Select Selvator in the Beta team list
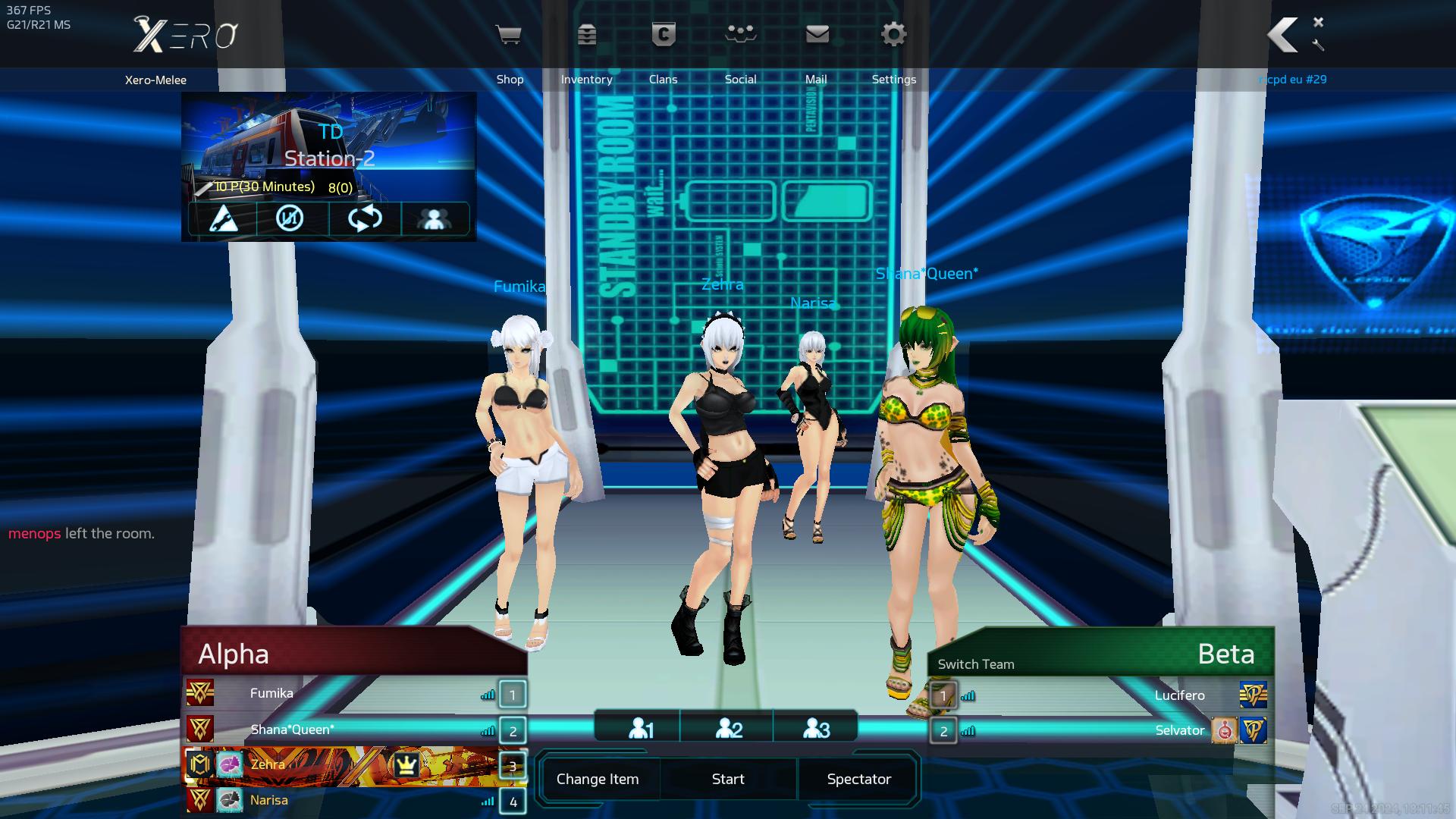This screenshot has height=819, width=1456. pyautogui.click(x=1179, y=730)
